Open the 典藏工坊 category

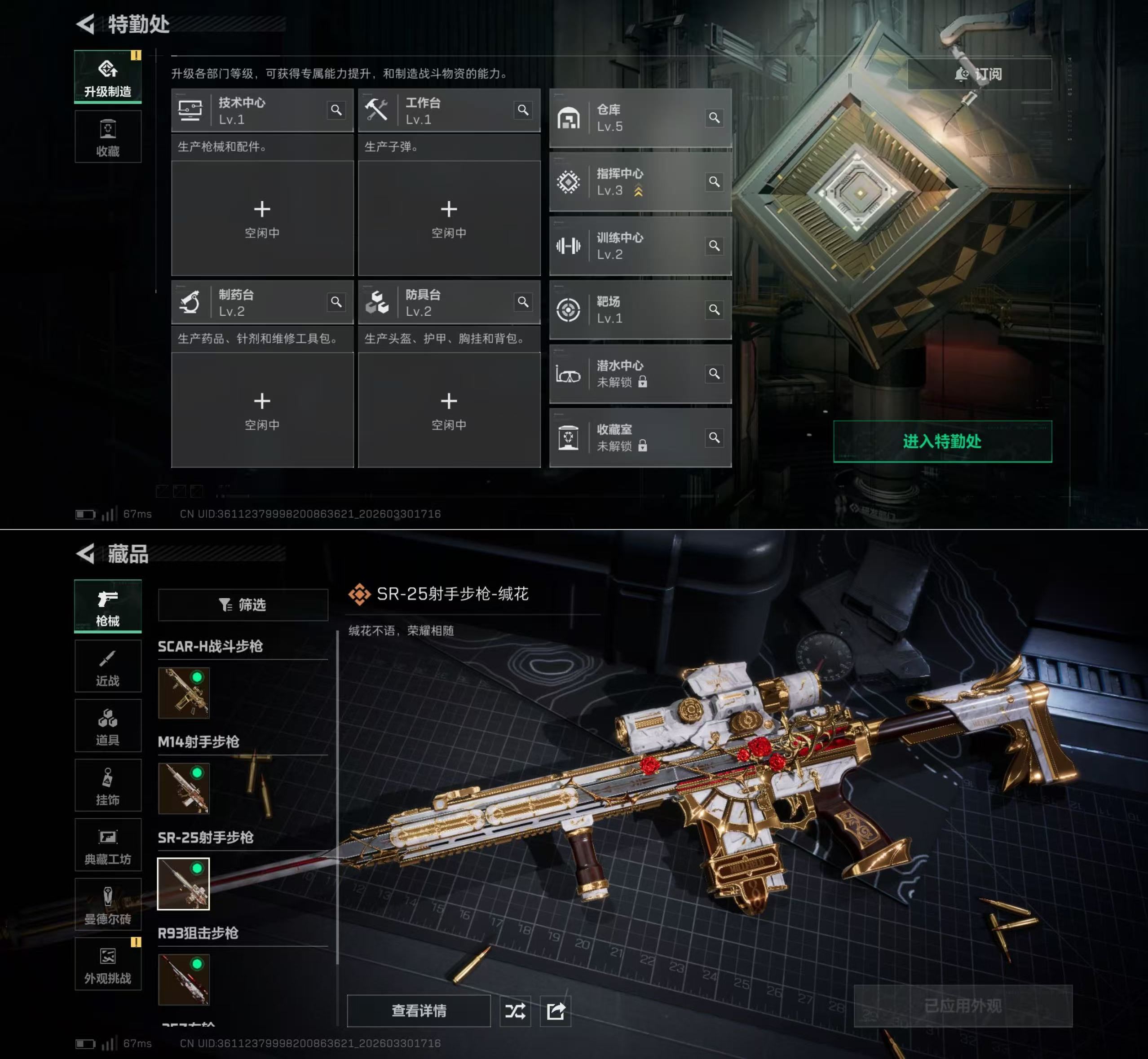click(108, 845)
